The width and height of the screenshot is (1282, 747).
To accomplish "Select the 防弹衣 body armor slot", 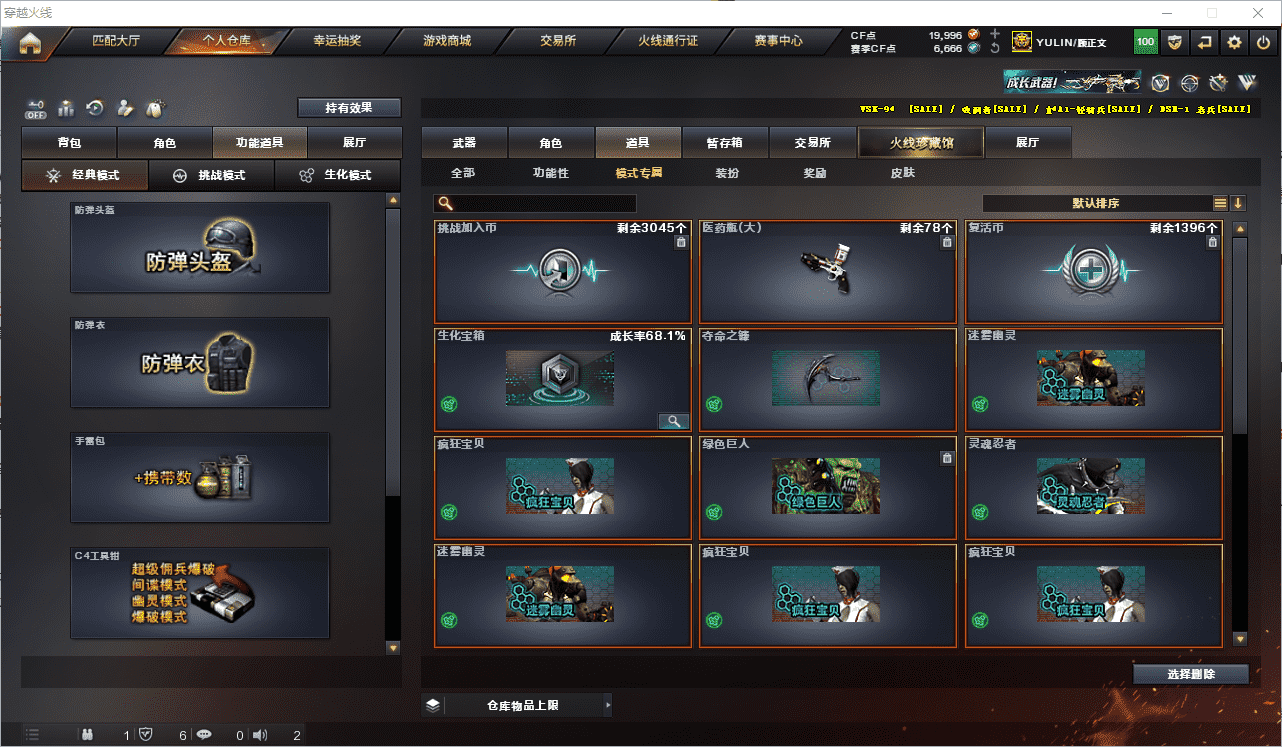I will point(200,362).
